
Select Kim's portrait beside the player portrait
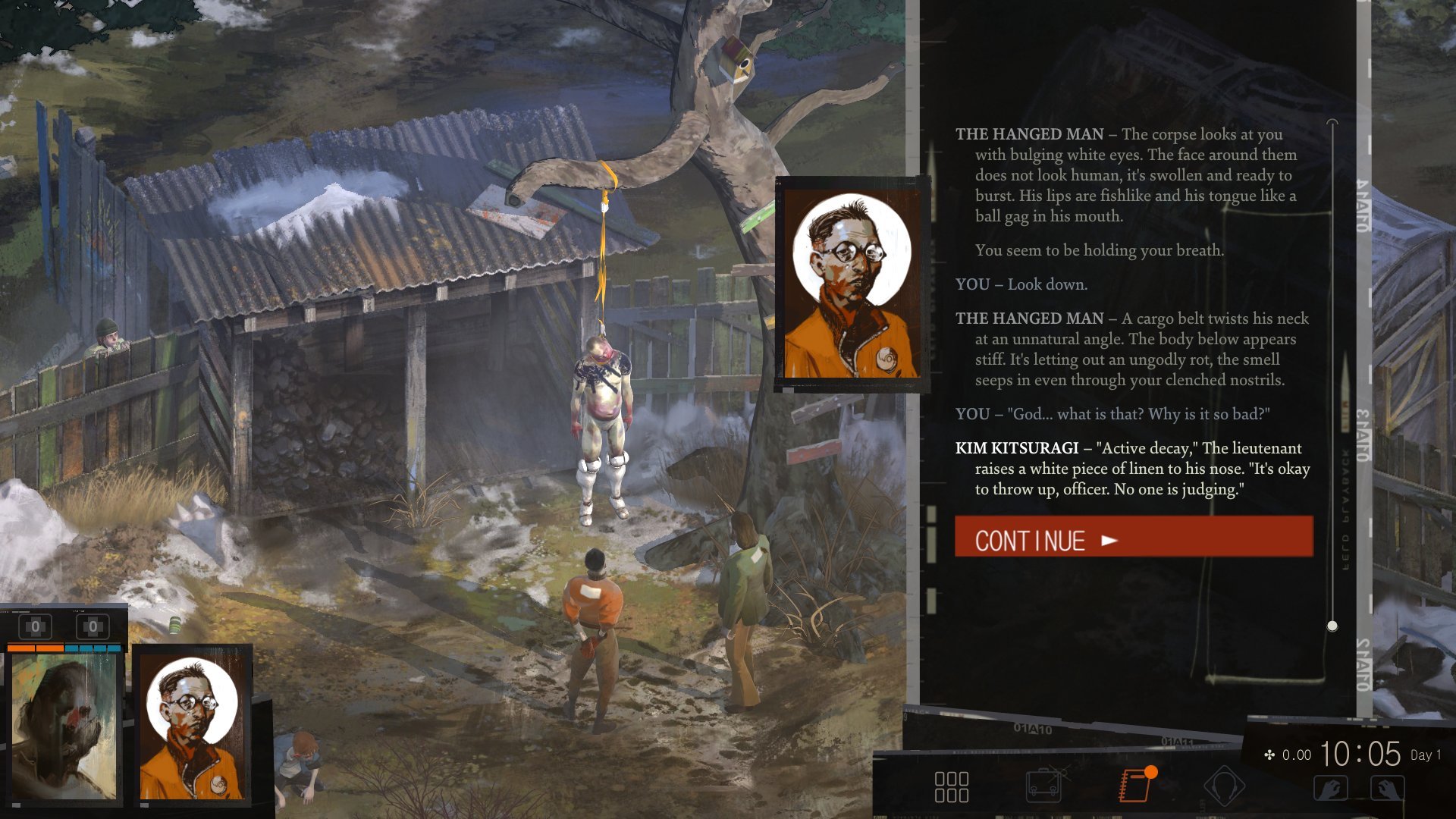pos(193,726)
